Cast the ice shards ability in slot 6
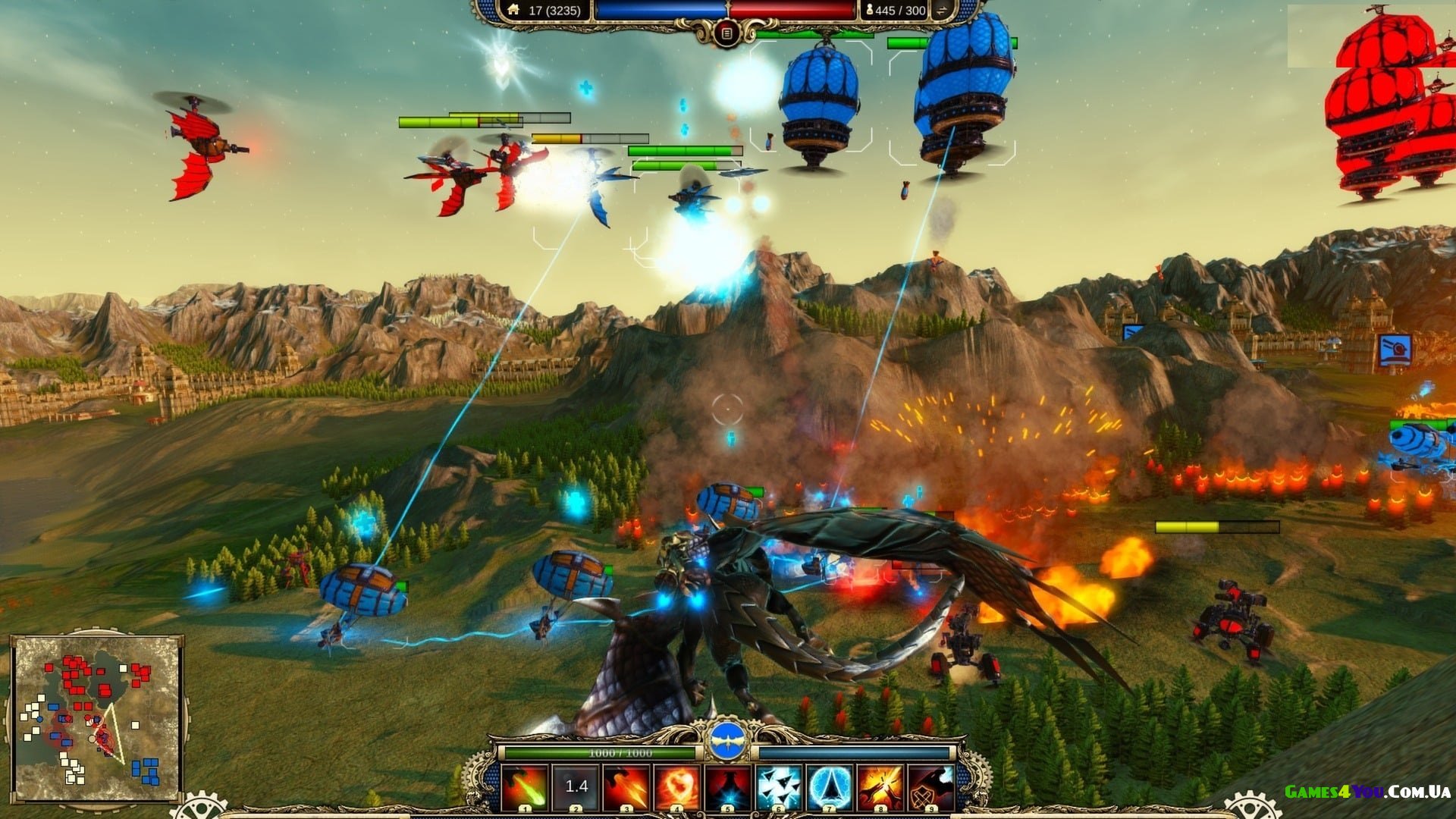1456x819 pixels. click(x=779, y=787)
